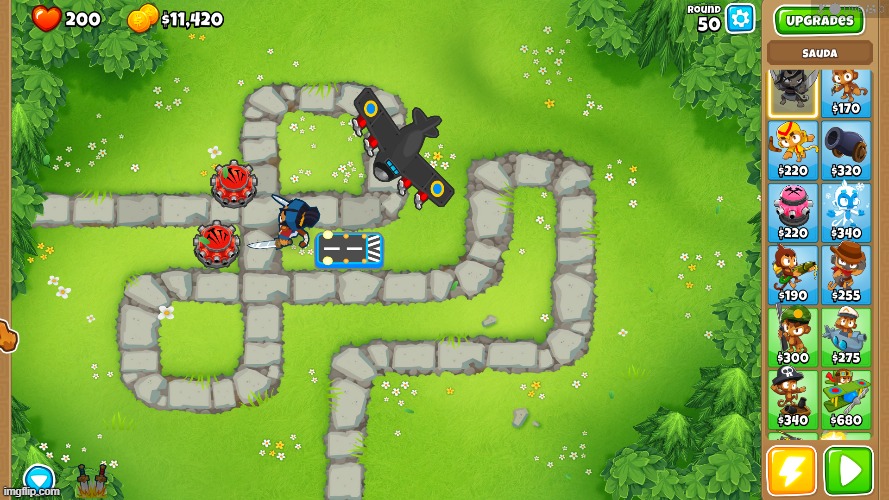Choose the $275 white captain hat monkey

[846, 337]
